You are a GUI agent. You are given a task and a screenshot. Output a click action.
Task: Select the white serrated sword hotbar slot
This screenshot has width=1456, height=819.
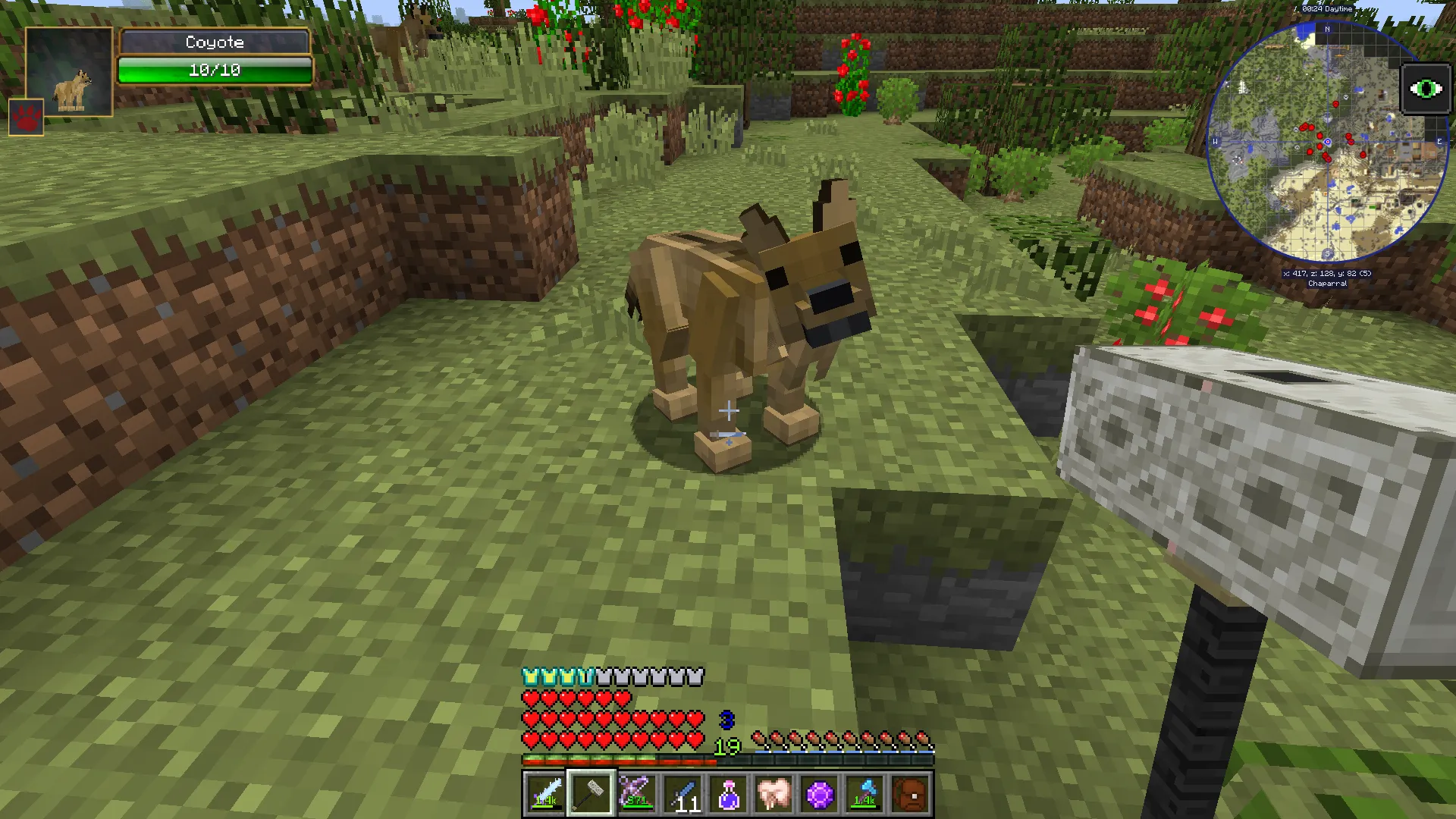coord(545,794)
